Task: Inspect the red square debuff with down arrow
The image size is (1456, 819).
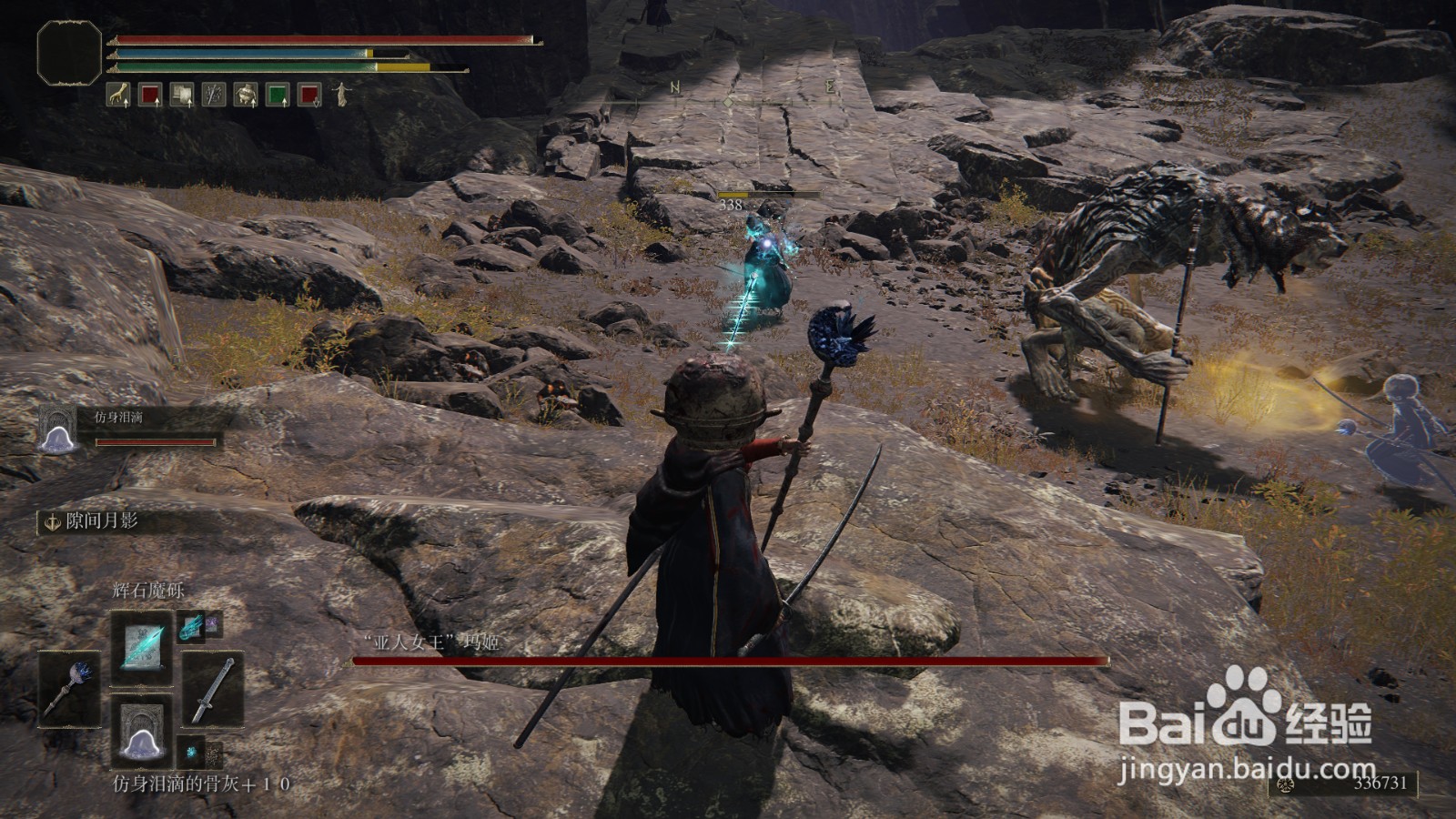Action: pos(309,95)
